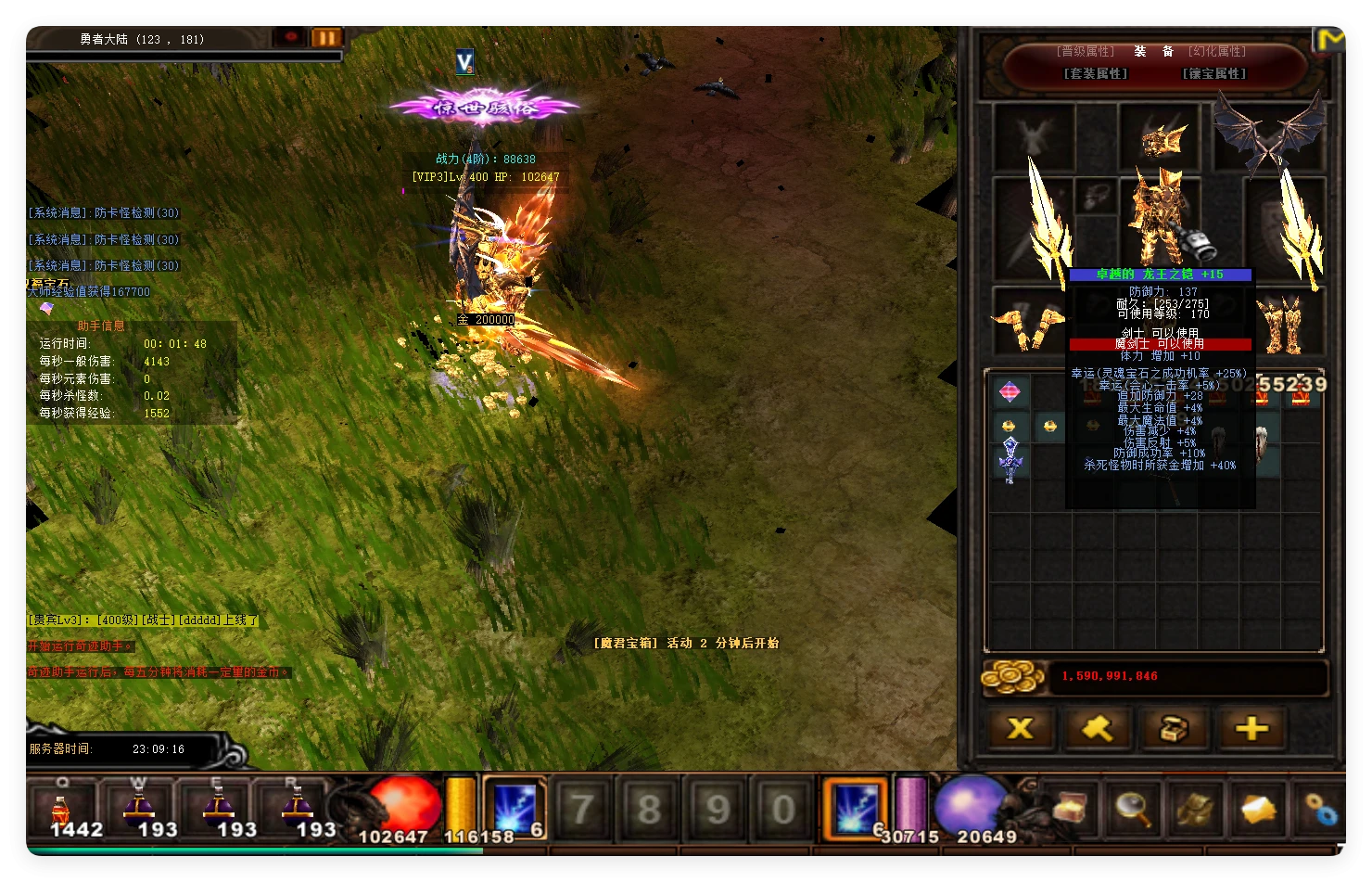Viewport: 1372px width, 882px height.
Task: Close the inventory with the X button
Action: [x=1021, y=729]
